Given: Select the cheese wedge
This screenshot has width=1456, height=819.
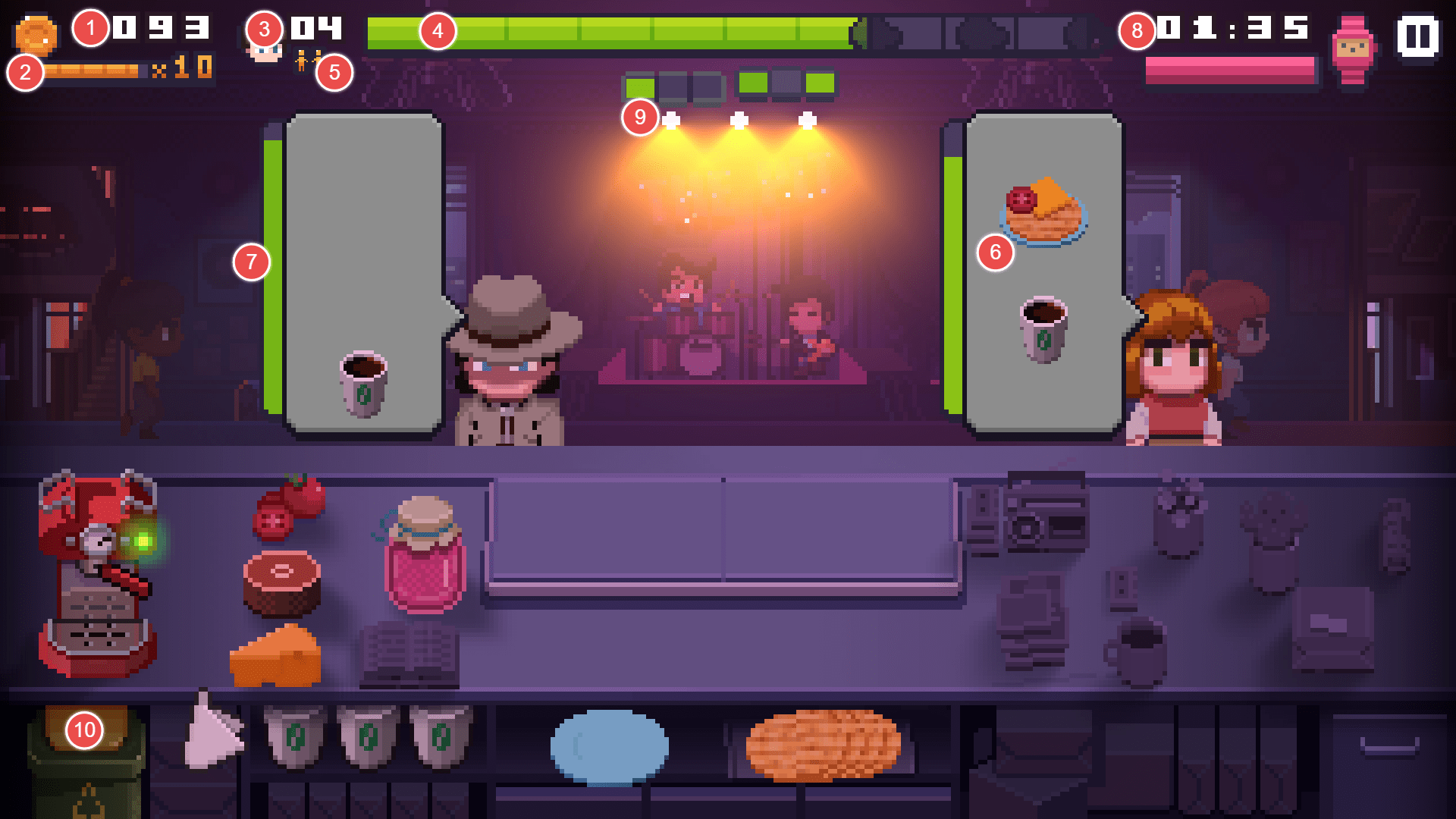Looking at the screenshot, I should coord(275,660).
